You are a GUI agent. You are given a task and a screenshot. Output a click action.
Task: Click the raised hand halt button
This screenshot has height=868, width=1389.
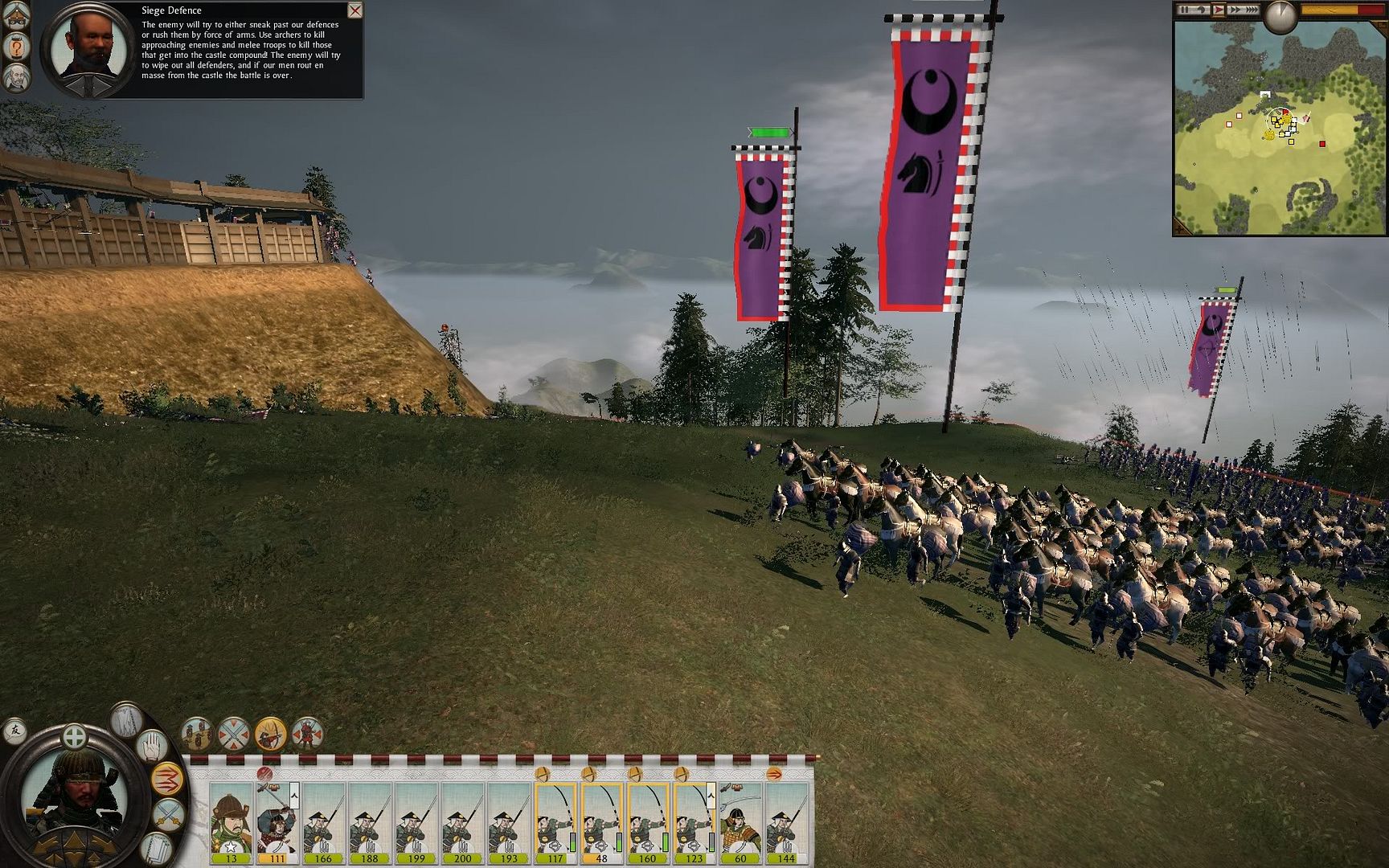click(x=151, y=747)
